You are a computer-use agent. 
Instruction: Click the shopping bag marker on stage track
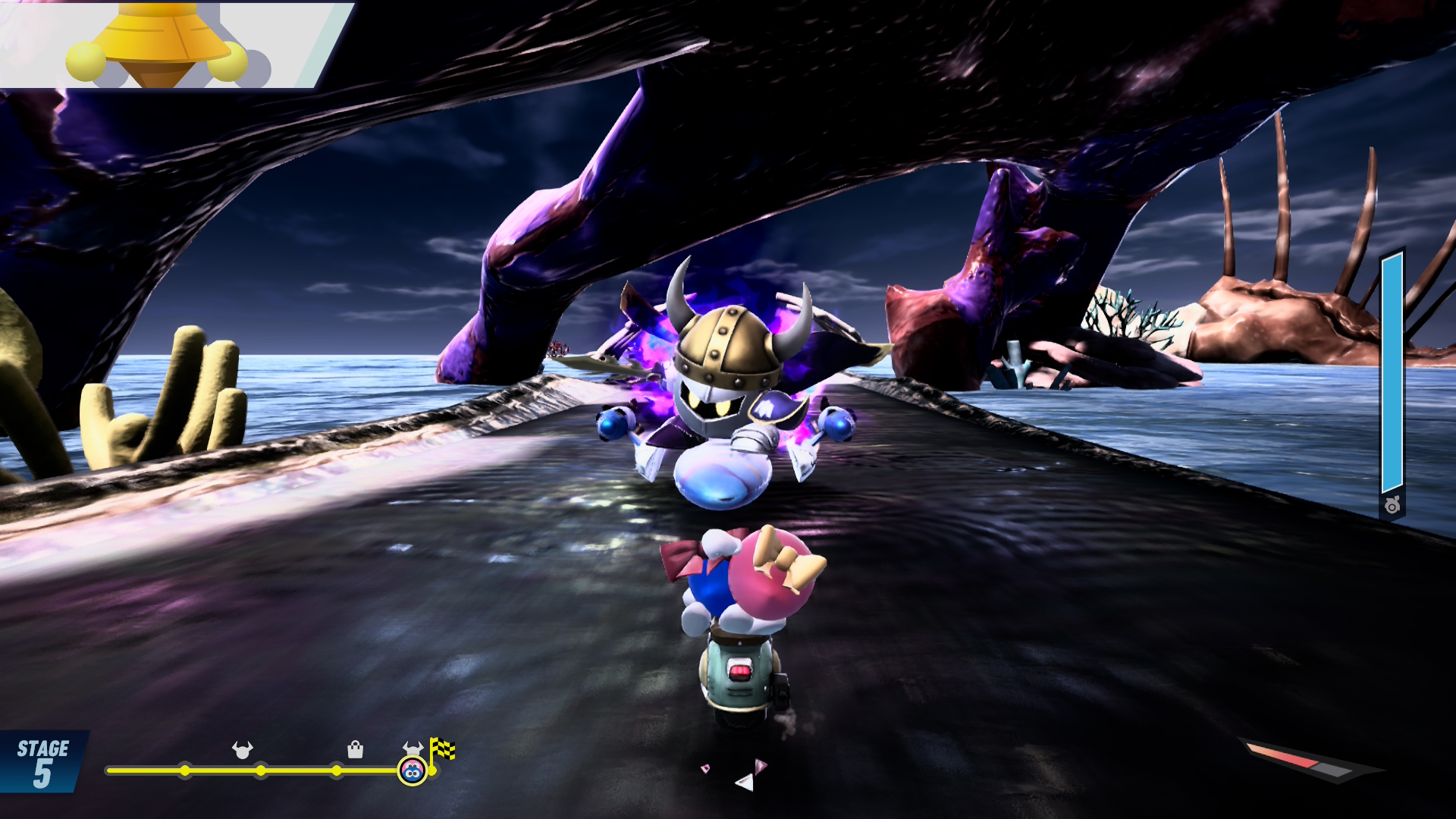355,750
